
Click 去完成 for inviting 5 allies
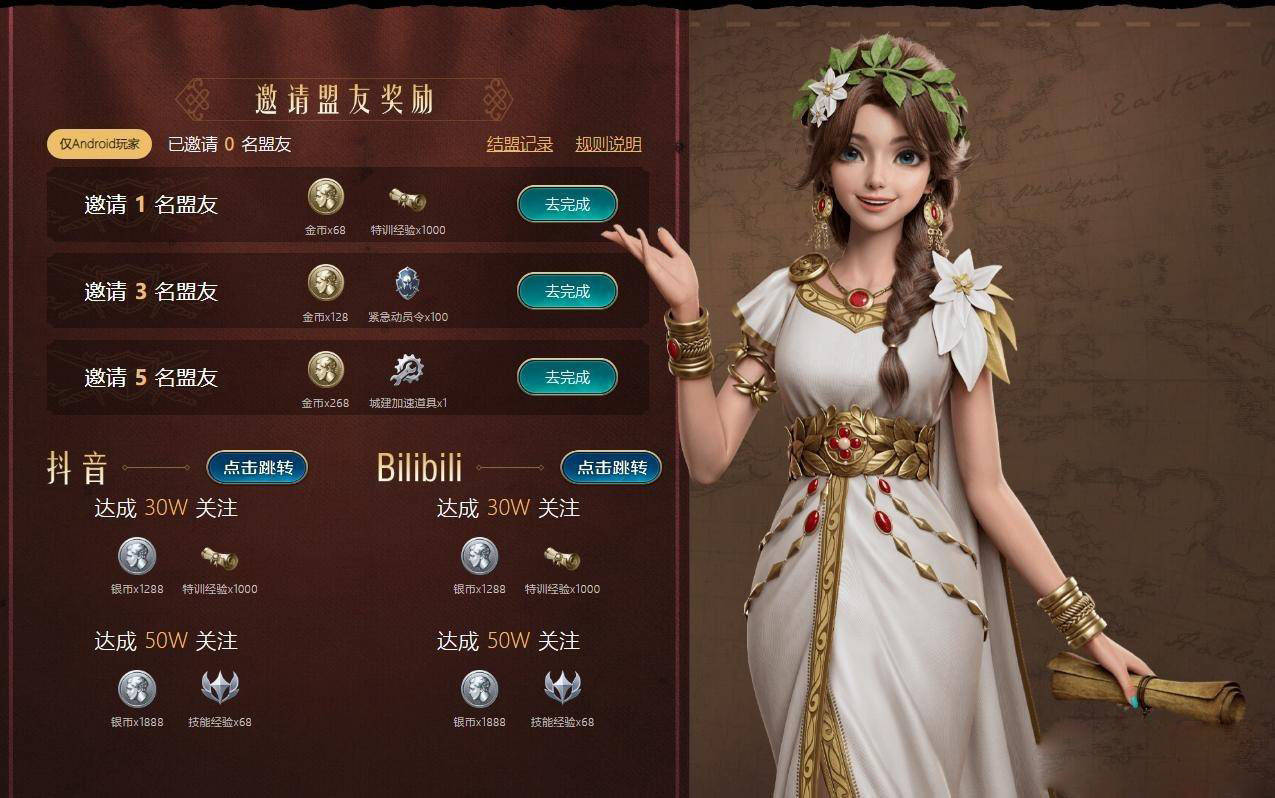(x=567, y=378)
